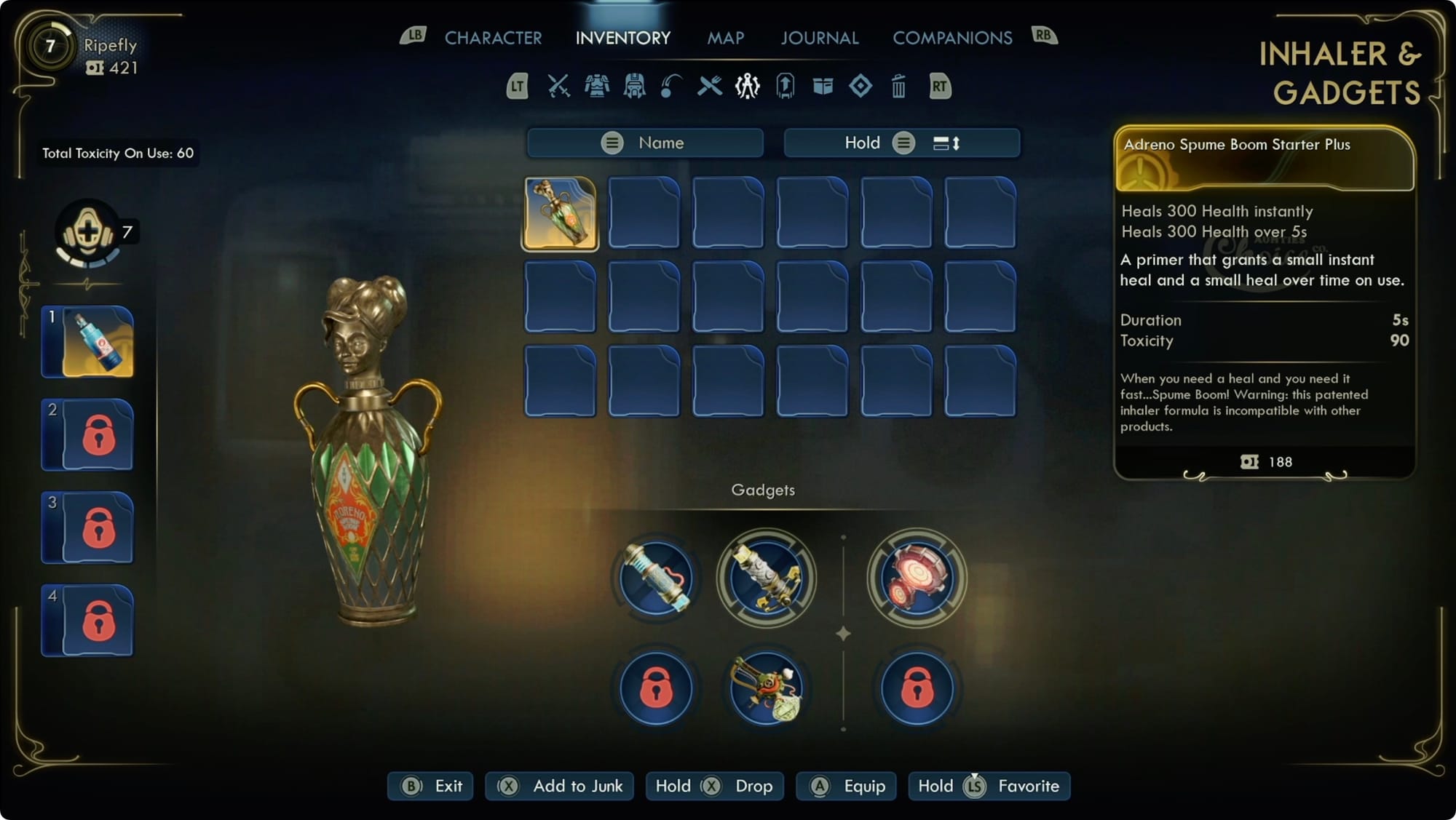
Task: Select the weapons filter icon
Action: (557, 87)
